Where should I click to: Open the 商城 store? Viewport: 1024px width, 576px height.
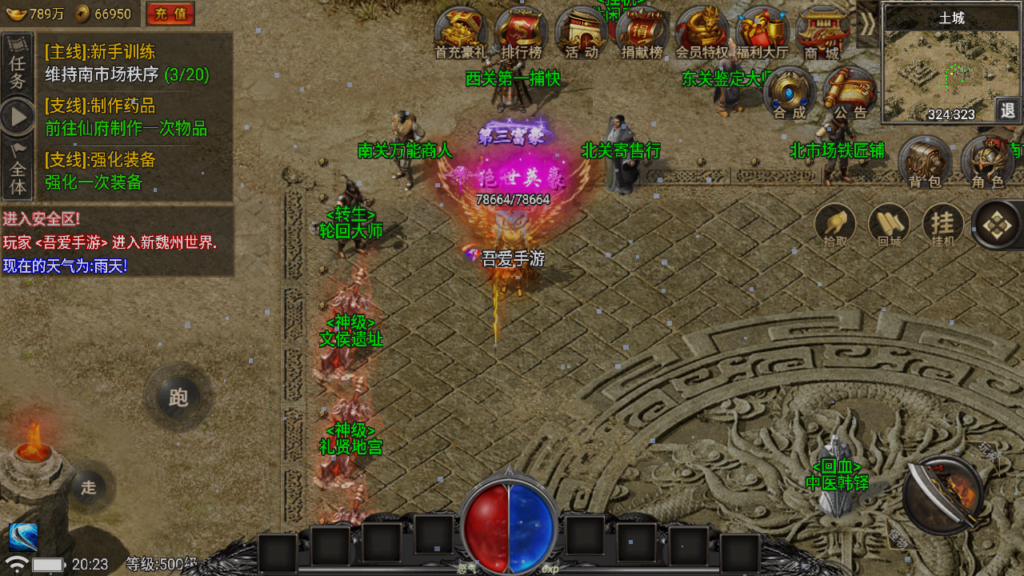click(x=822, y=32)
